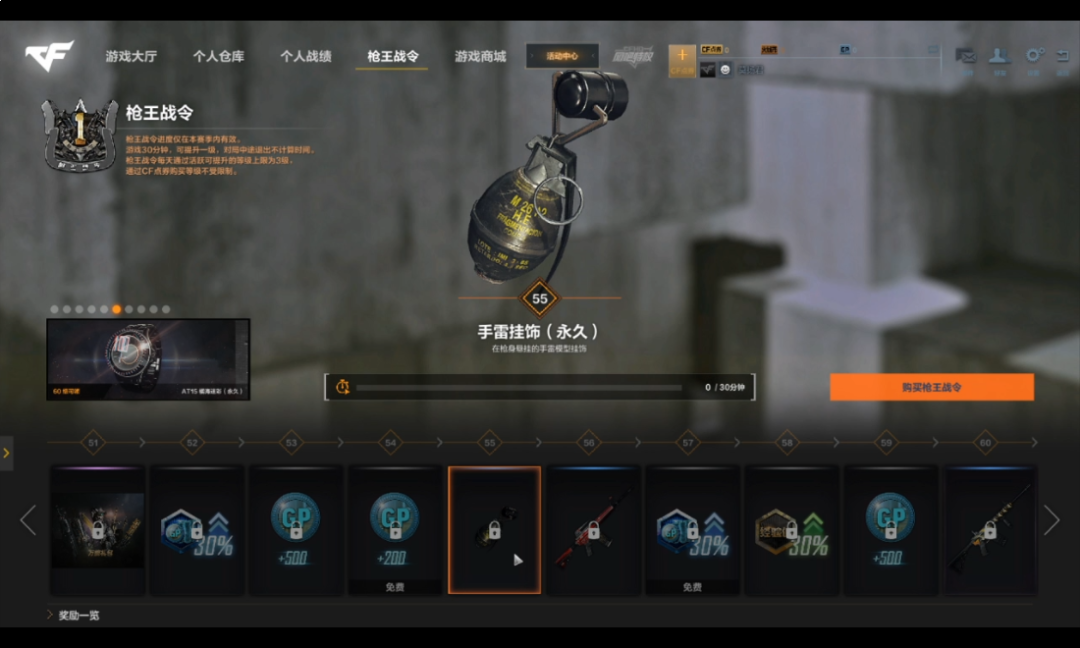1080x648 pixels.
Task: Switch to the 个人仓库 tab
Action: [218, 57]
